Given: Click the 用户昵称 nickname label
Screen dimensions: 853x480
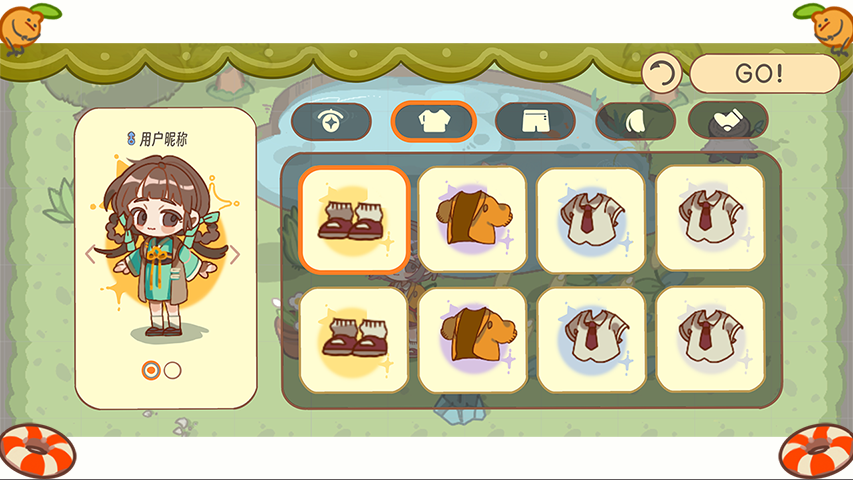Looking at the screenshot, I should click(x=163, y=138).
